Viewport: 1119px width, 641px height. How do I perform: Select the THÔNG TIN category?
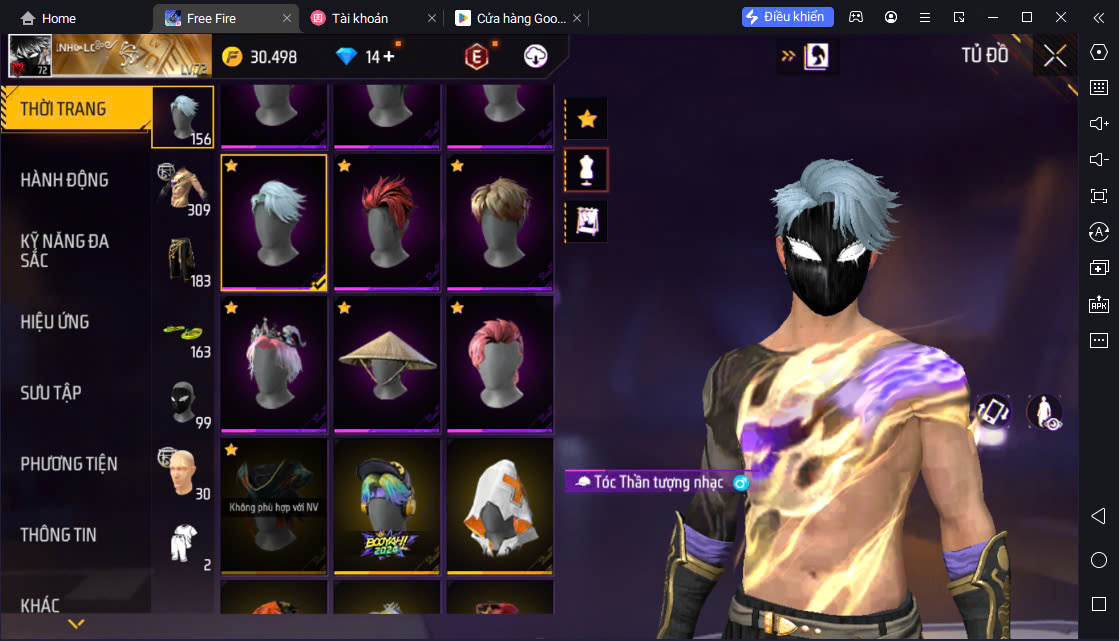coord(58,535)
